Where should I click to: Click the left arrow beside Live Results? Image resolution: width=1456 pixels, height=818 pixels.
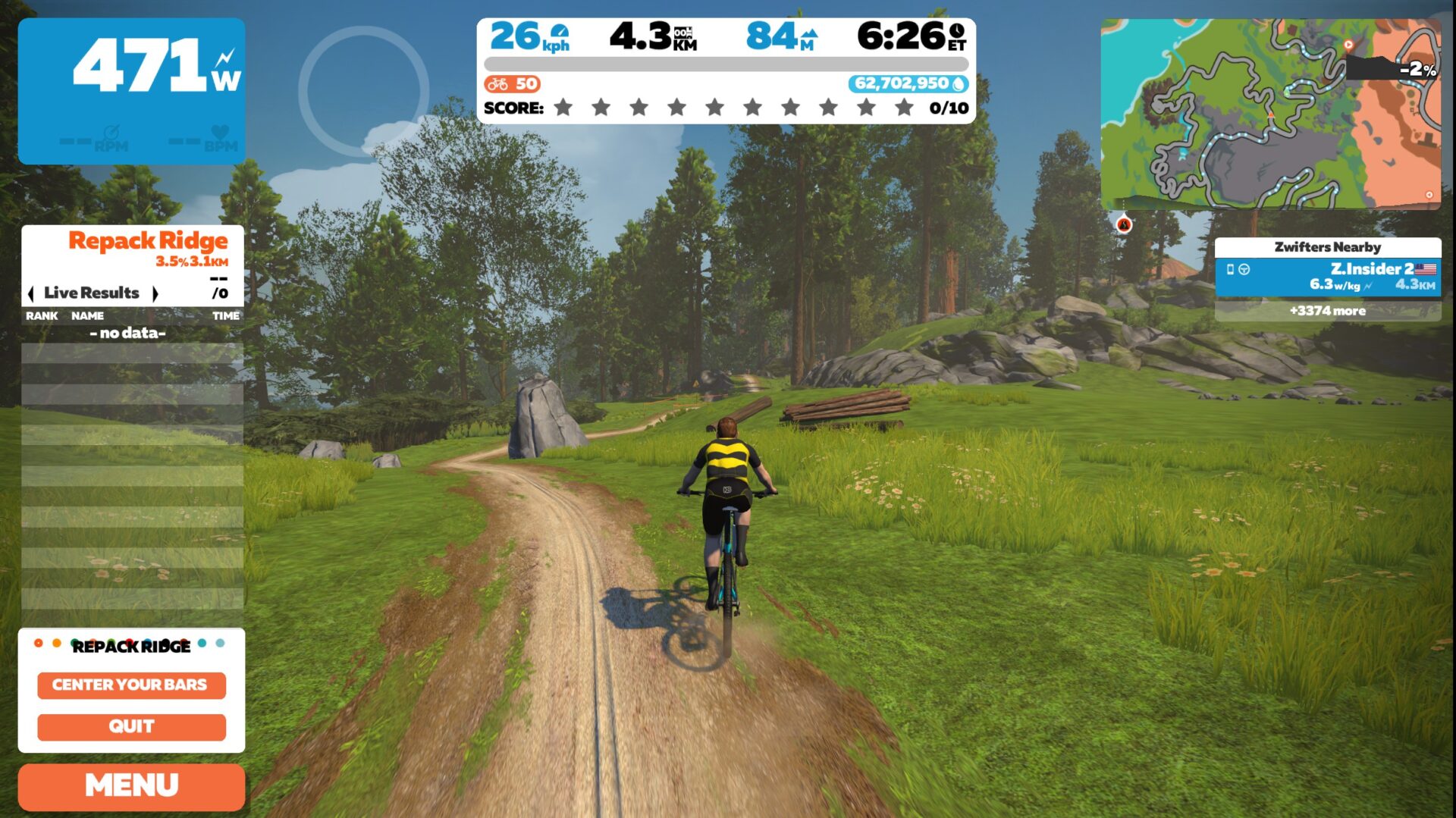[x=32, y=293]
